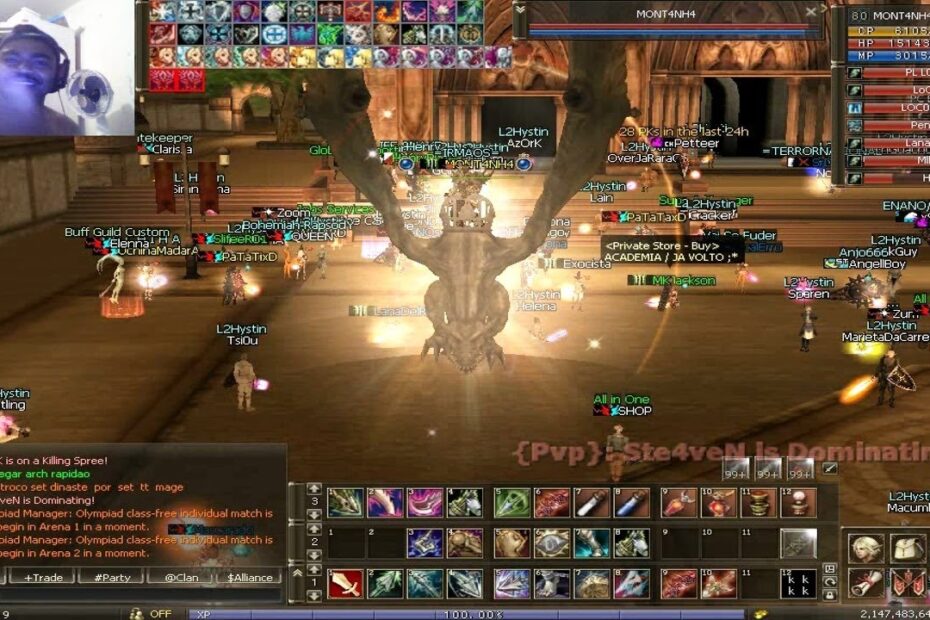Switch chat to the +Trade tab
This screenshot has height=620, width=930.
pos(41,577)
